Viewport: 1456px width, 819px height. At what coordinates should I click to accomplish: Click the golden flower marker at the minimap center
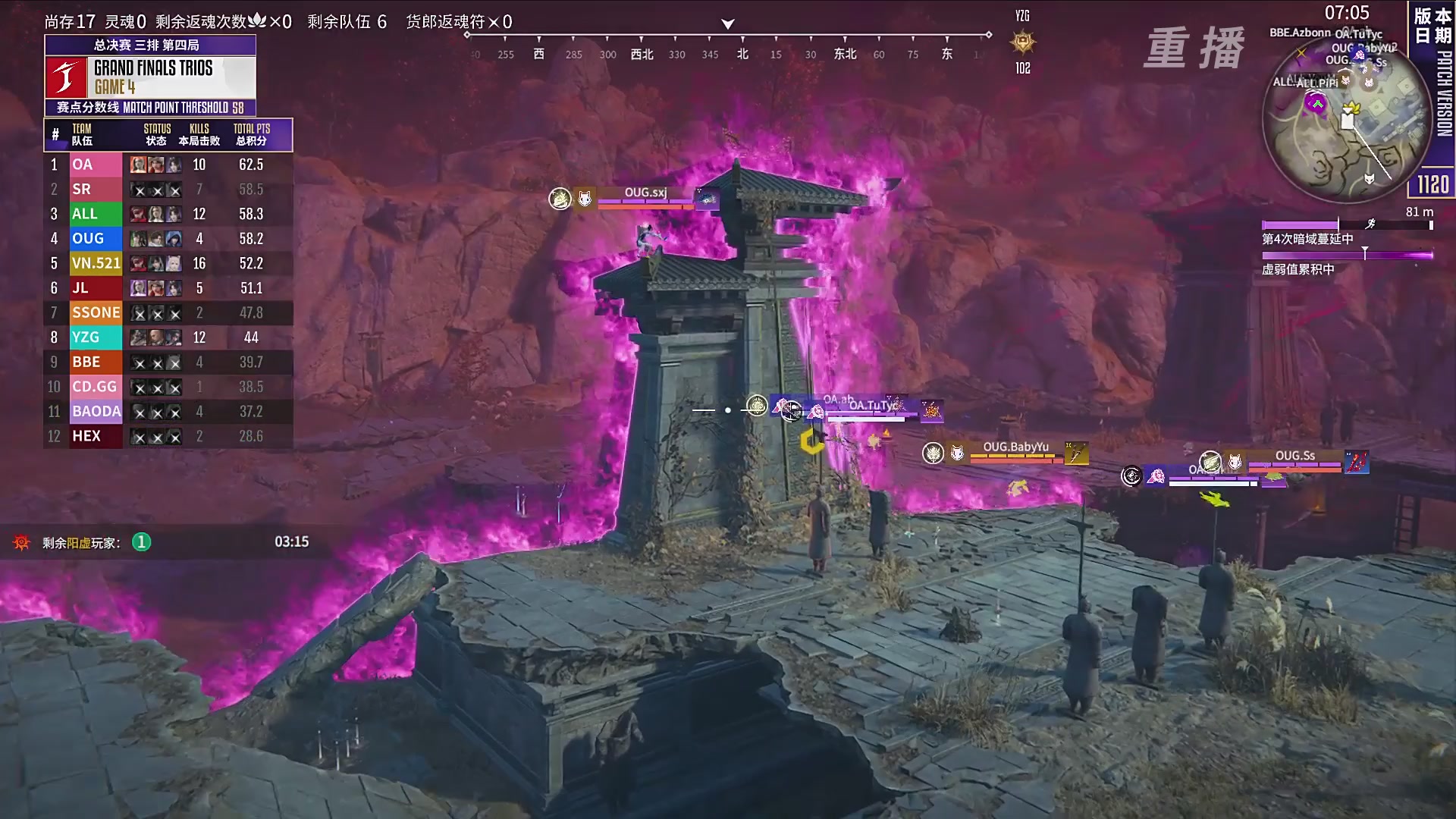pos(1351,108)
